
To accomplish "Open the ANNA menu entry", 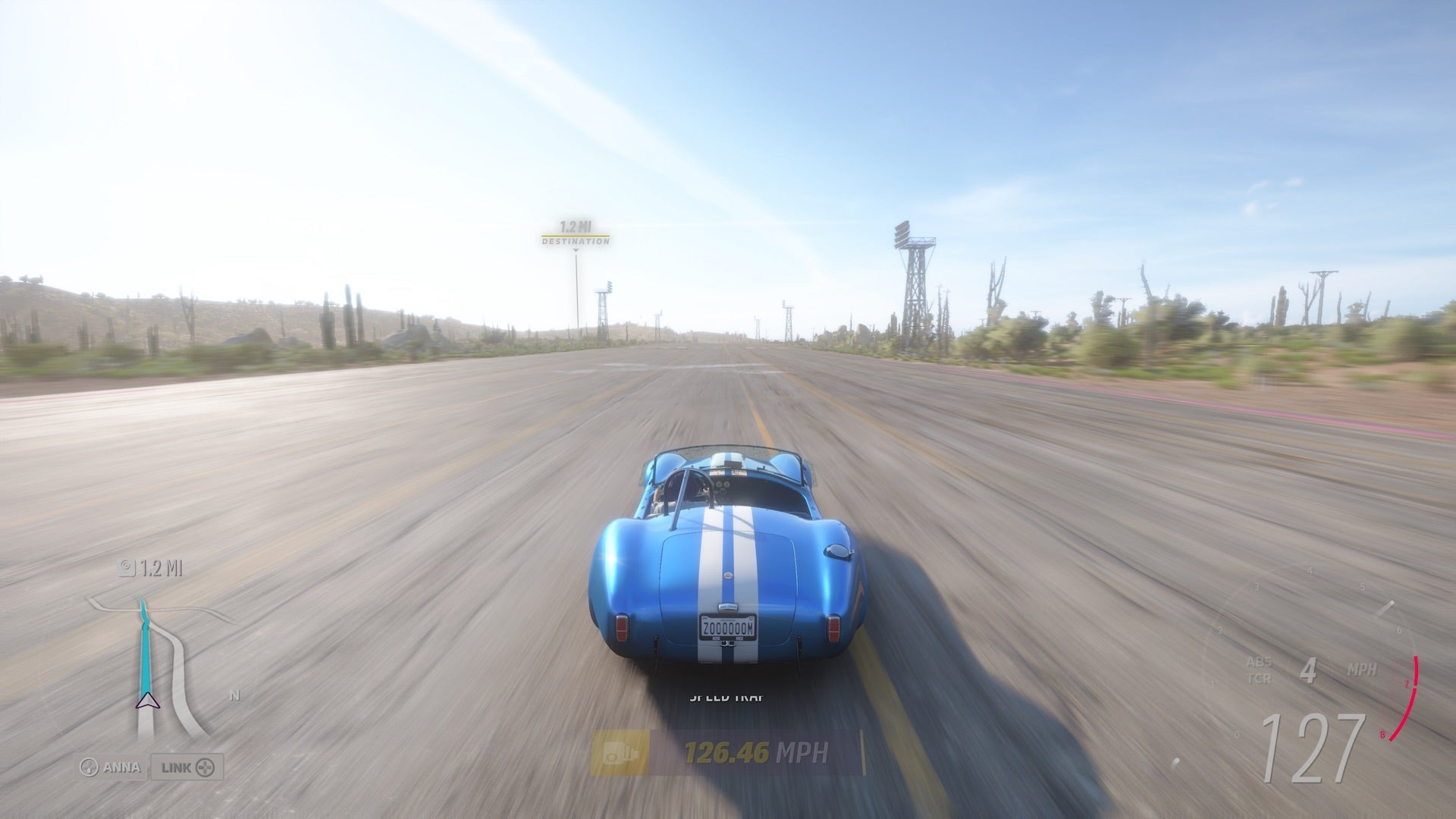I will click(x=121, y=767).
